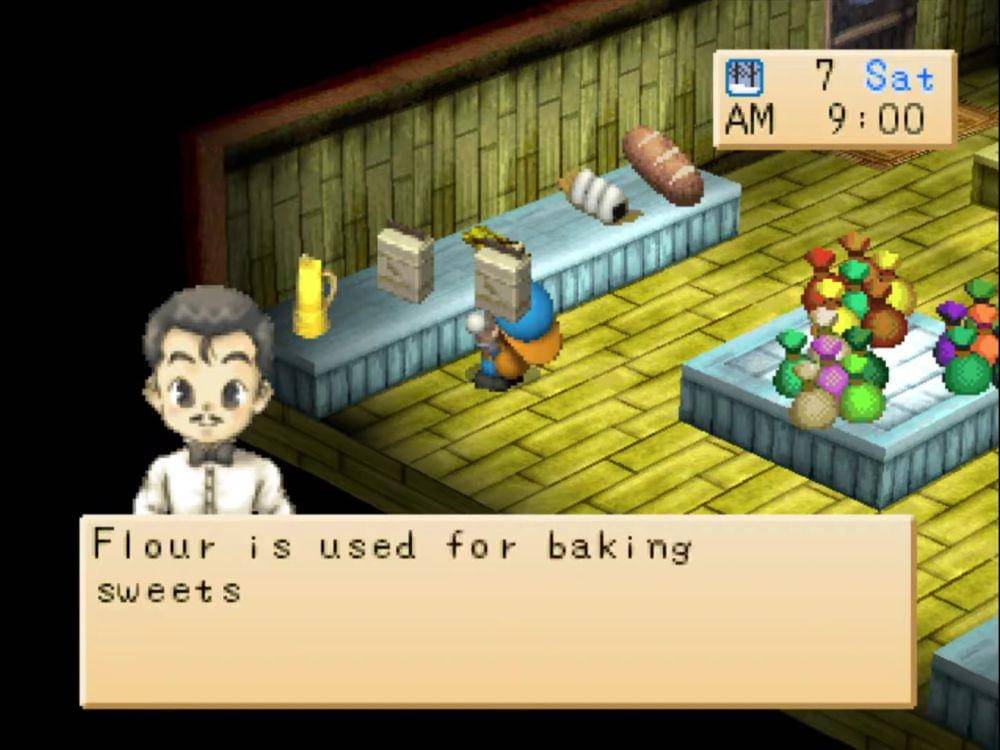
Task: Advance the flour description dialogue box
Action: pos(497,611)
